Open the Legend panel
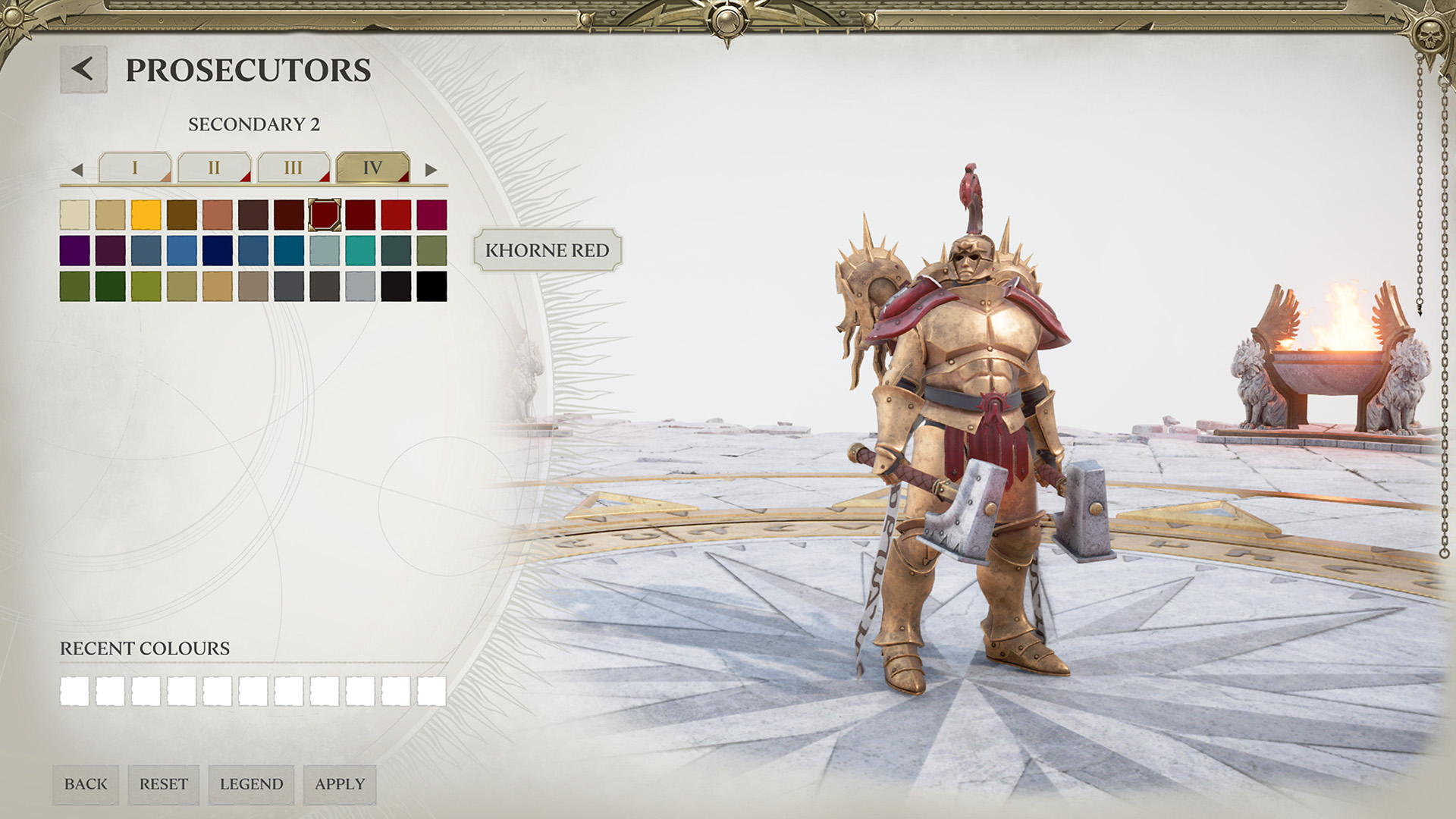1456x819 pixels. [x=251, y=784]
